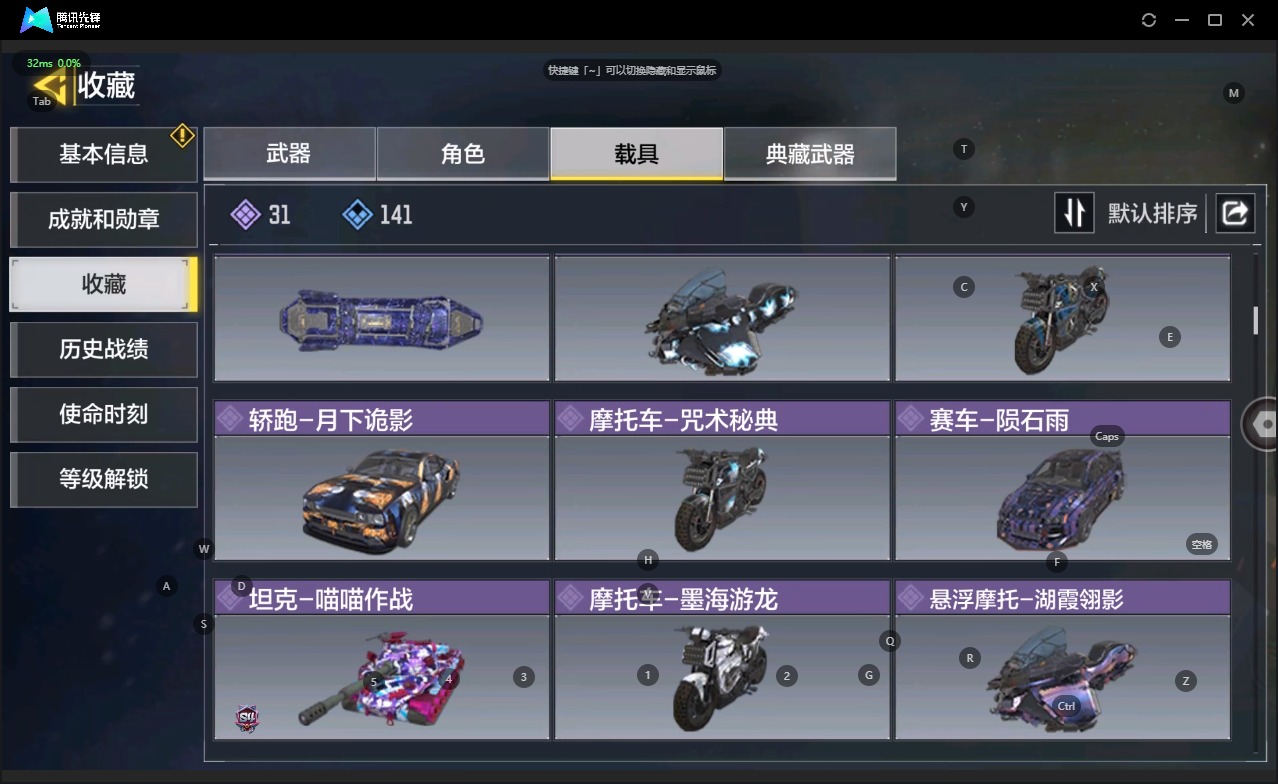The height and width of the screenshot is (784, 1278).
Task: Go back using the yellow arrow
Action: pos(50,86)
